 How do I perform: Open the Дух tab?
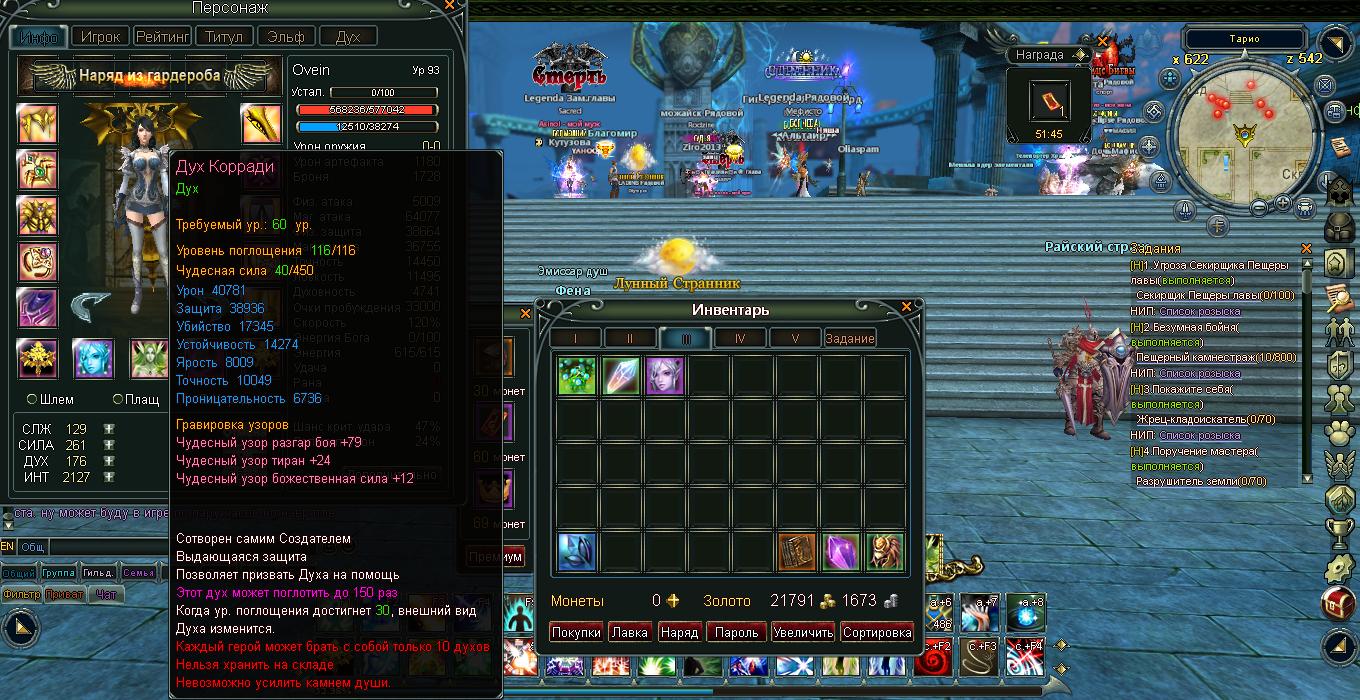[x=347, y=36]
